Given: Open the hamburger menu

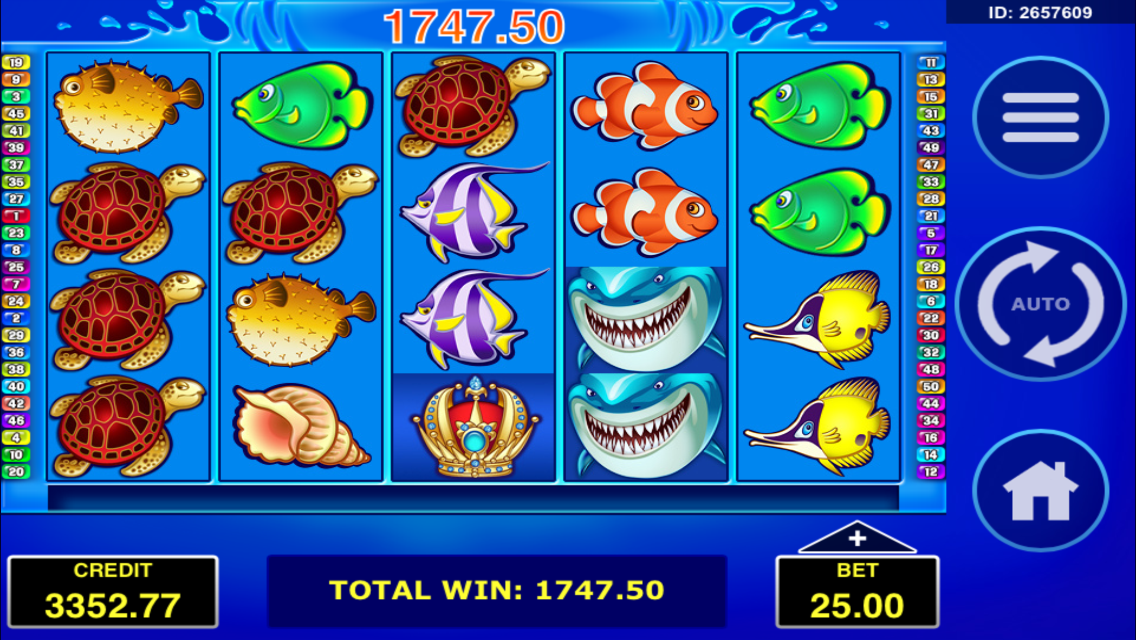Looking at the screenshot, I should tap(1040, 118).
